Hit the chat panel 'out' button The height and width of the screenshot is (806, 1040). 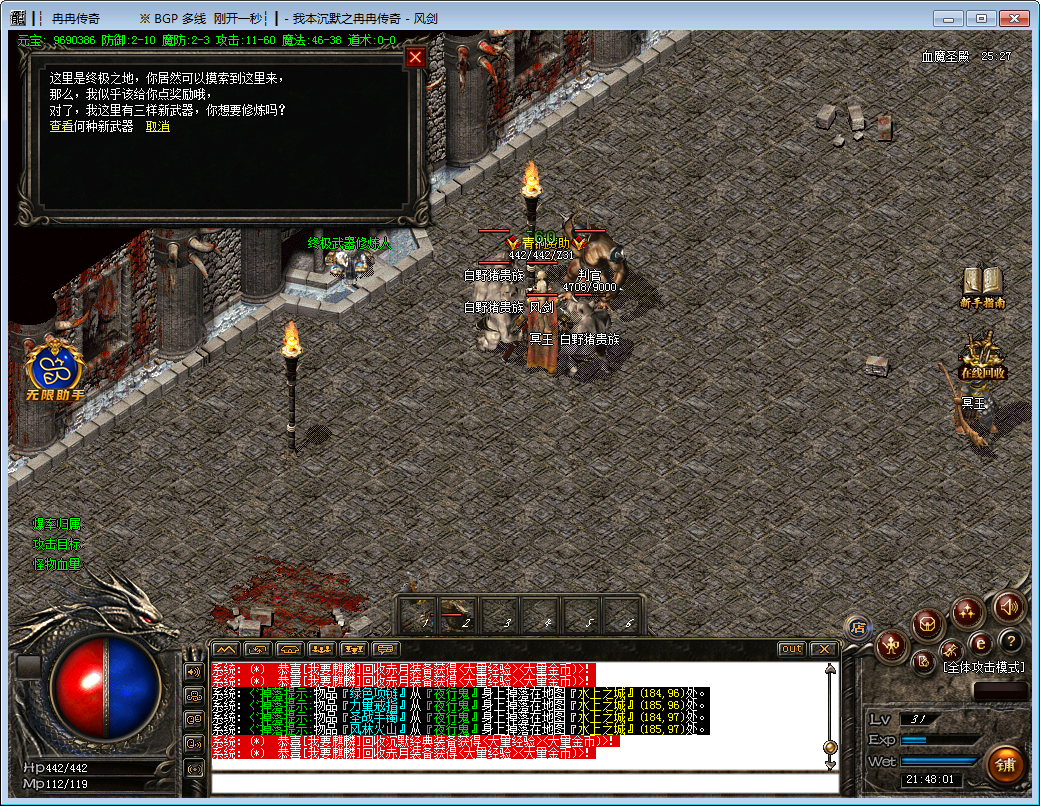click(792, 649)
